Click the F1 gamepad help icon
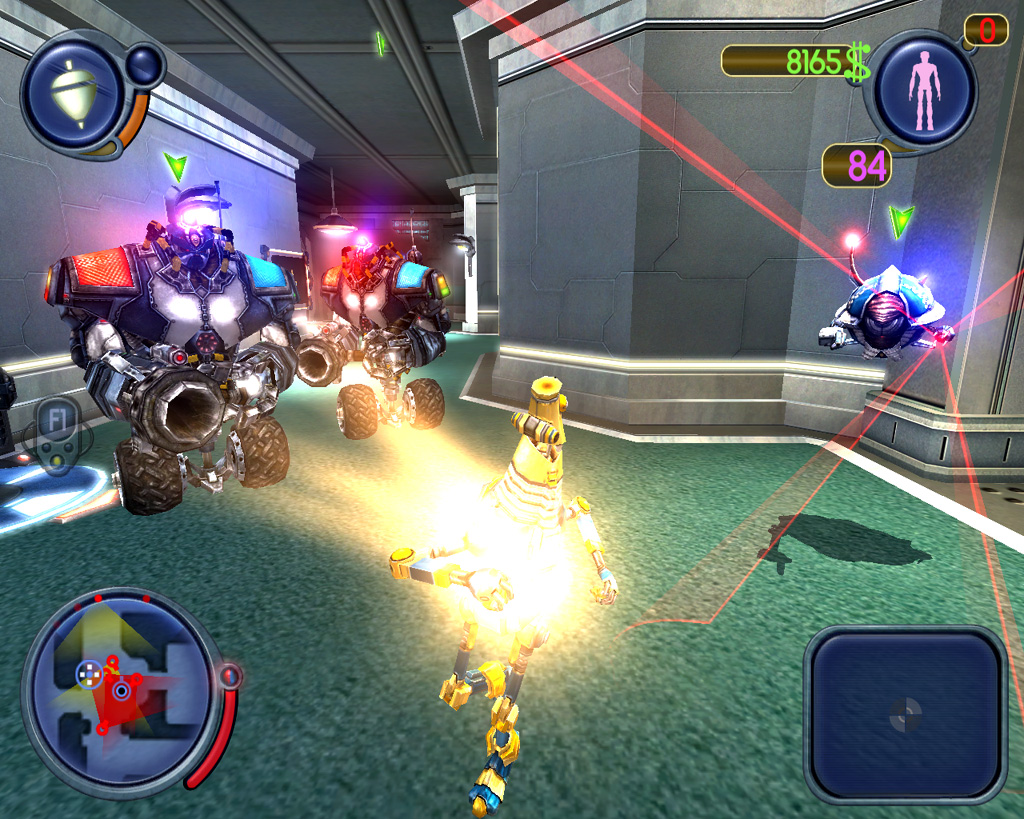The height and width of the screenshot is (819, 1024). point(56,437)
